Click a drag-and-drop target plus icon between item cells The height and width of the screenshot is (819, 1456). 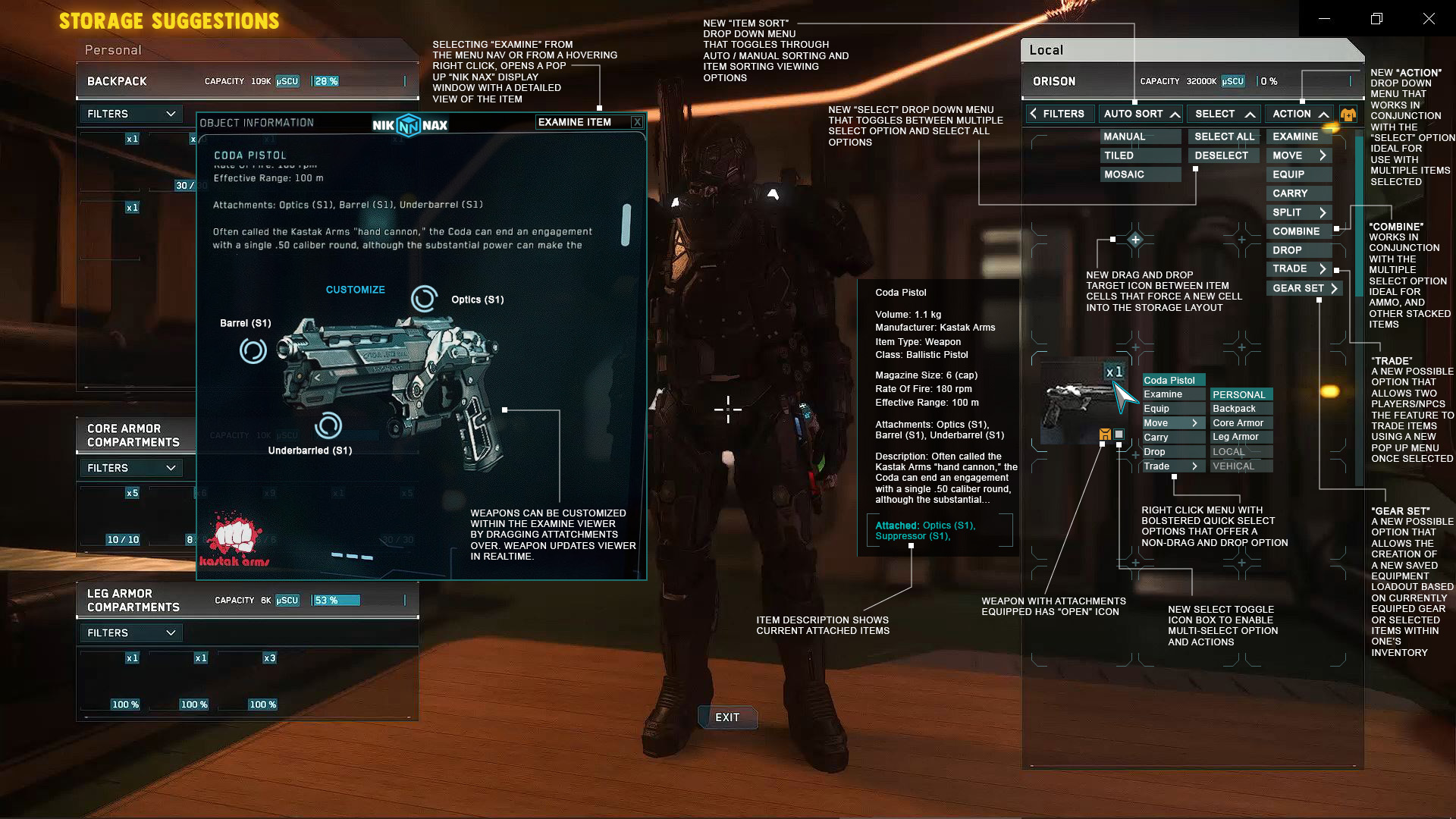1134,239
